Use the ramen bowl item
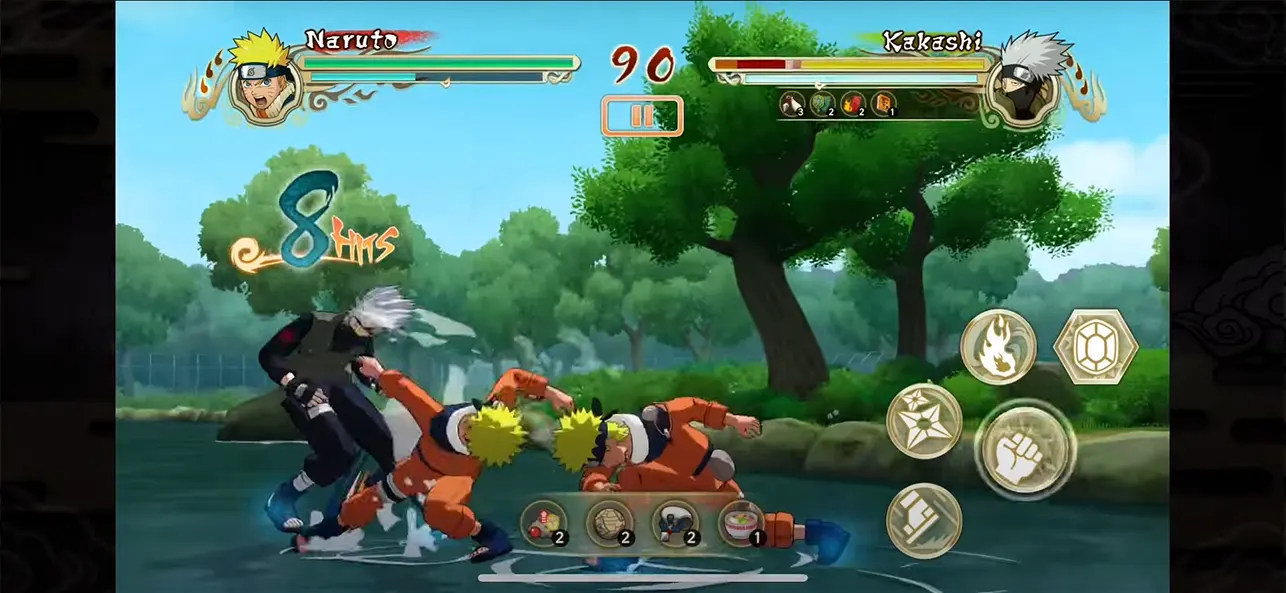This screenshot has height=593, width=1286. point(741,524)
